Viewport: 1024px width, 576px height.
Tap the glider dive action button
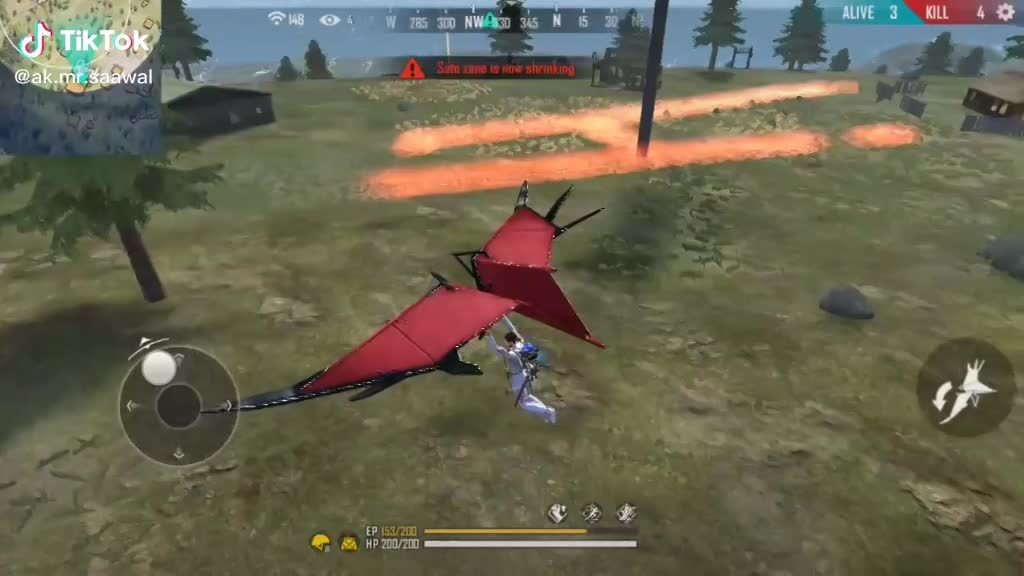(965, 388)
